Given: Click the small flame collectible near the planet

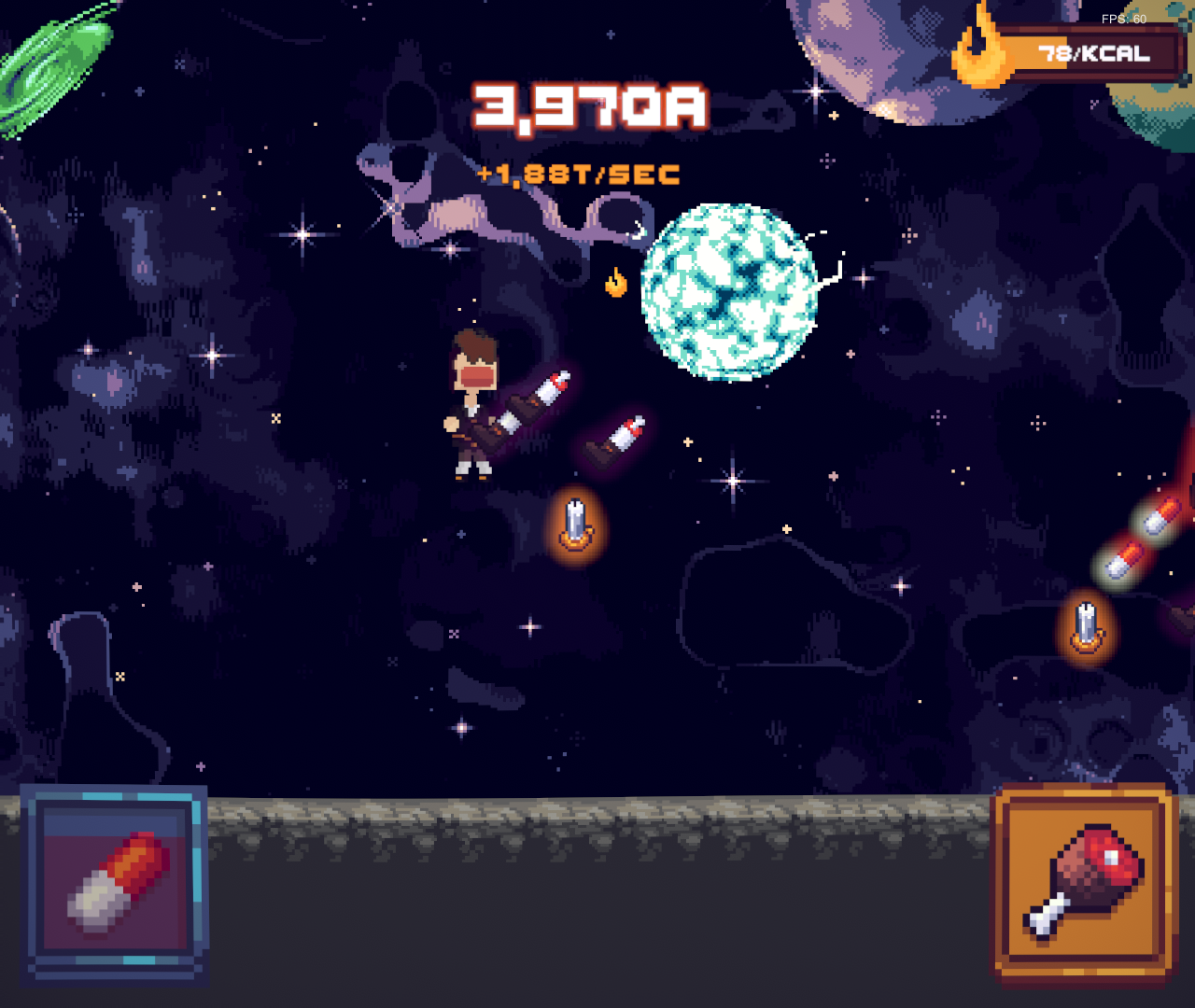Looking at the screenshot, I should (x=615, y=283).
